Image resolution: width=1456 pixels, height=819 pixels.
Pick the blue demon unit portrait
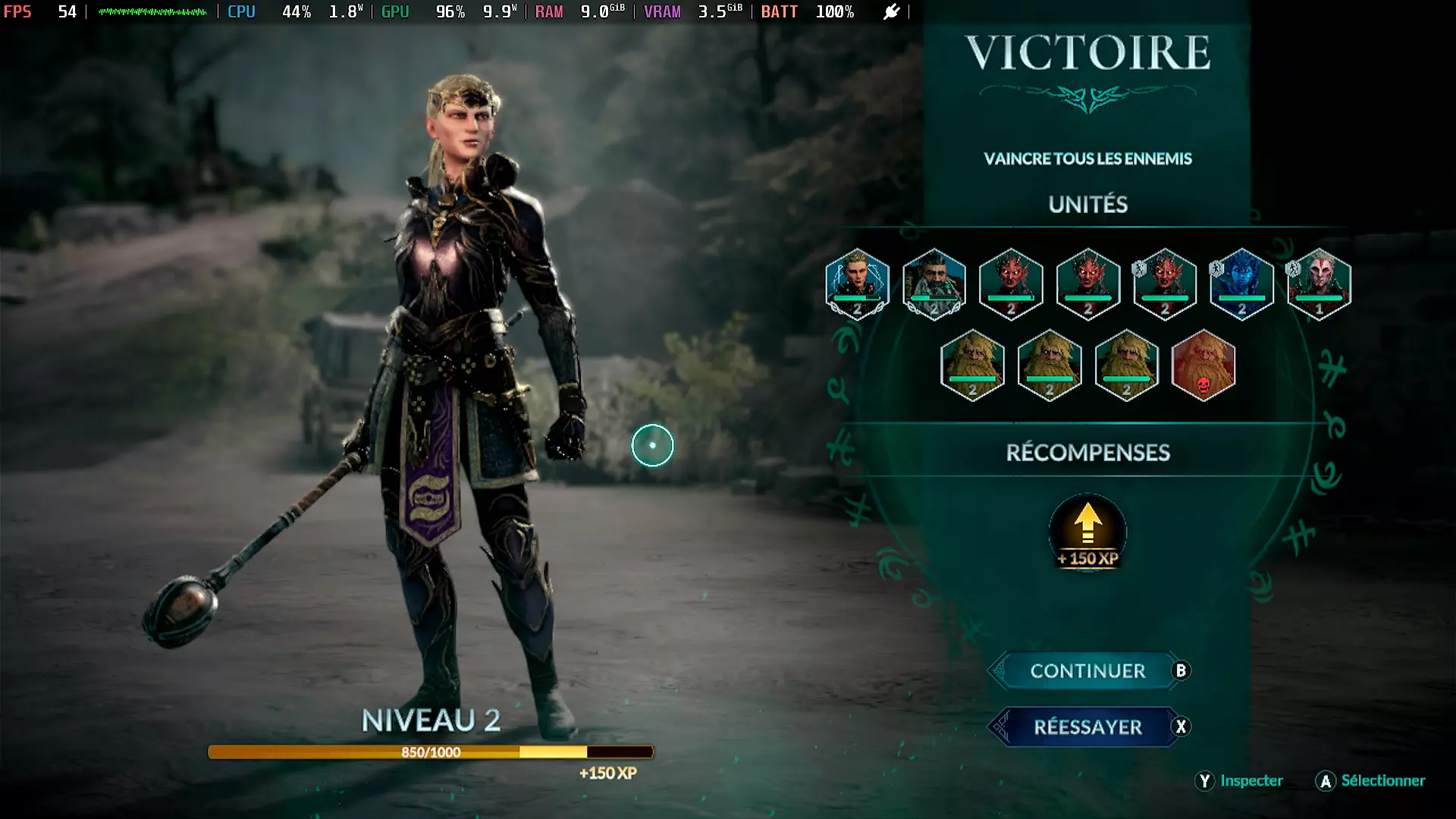coord(1241,284)
